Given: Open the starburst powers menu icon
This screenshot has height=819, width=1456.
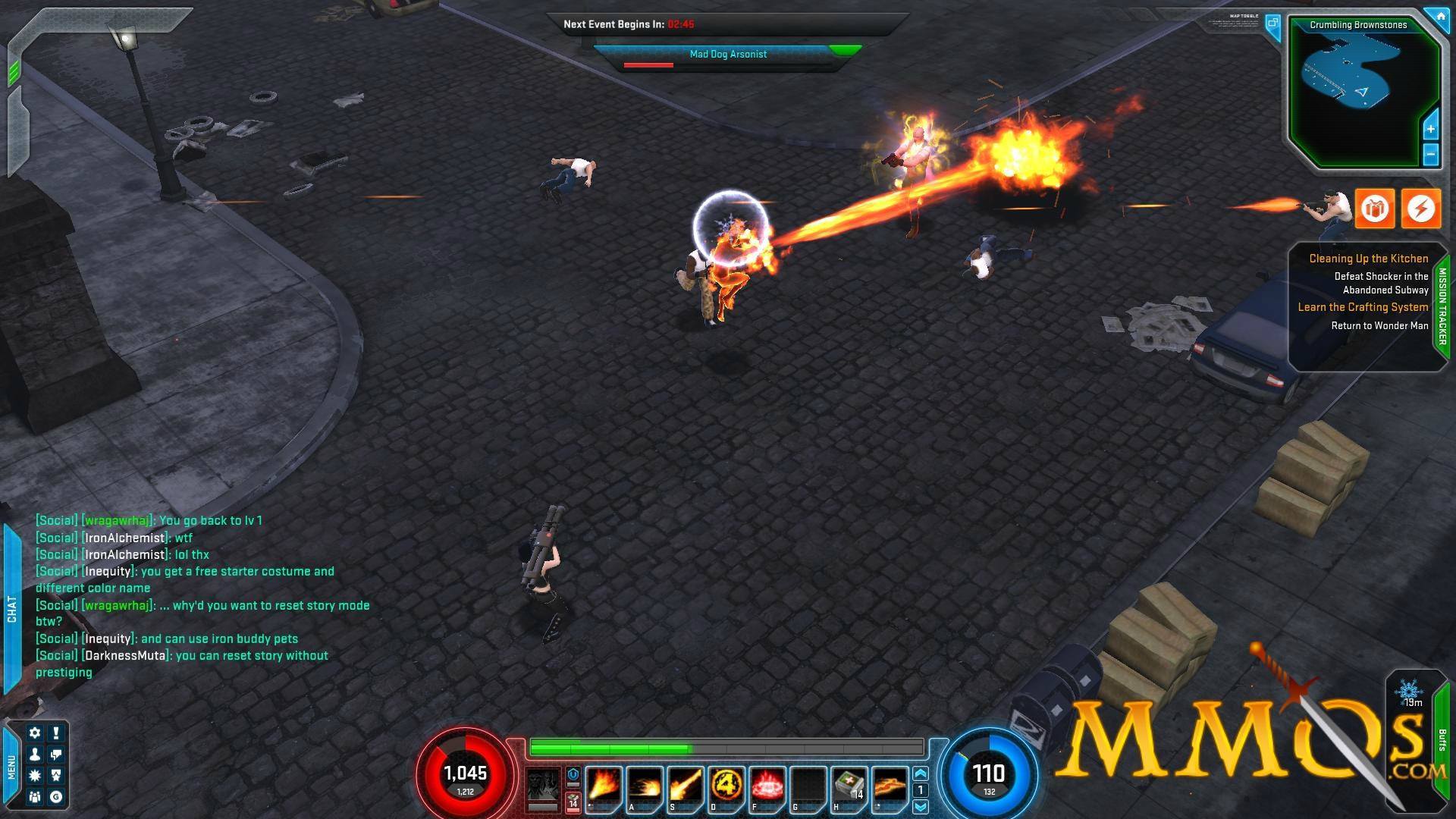Looking at the screenshot, I should coord(35,776).
